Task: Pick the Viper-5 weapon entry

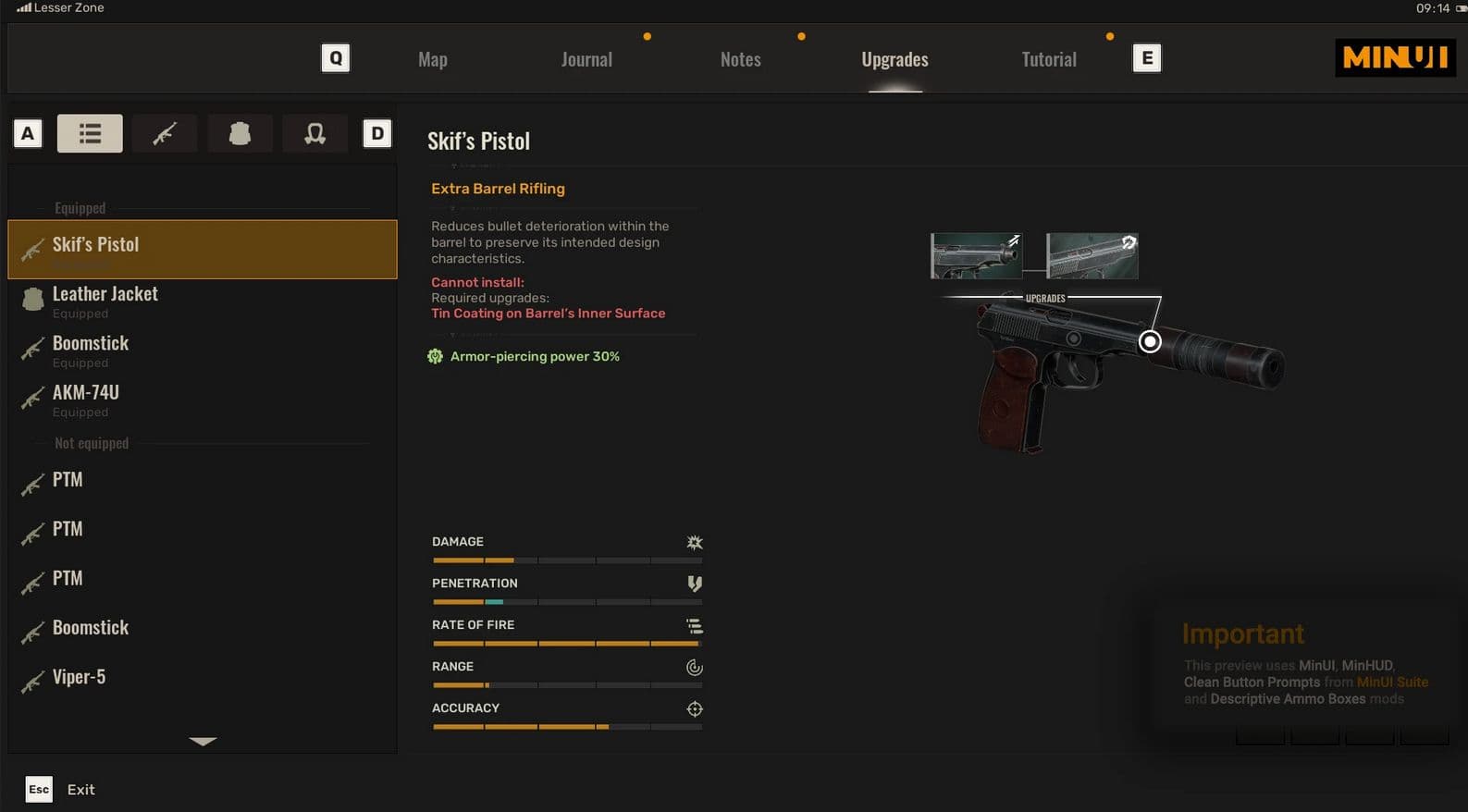Action: point(202,677)
